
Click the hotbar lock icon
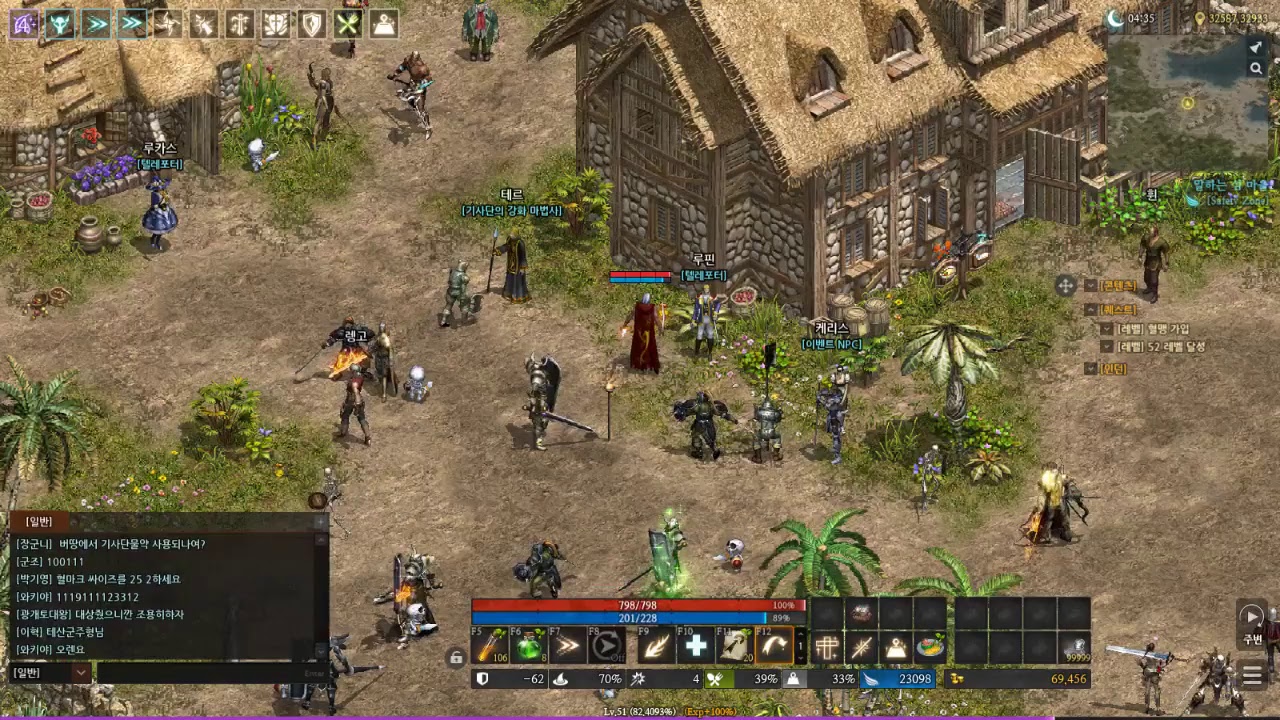456,657
